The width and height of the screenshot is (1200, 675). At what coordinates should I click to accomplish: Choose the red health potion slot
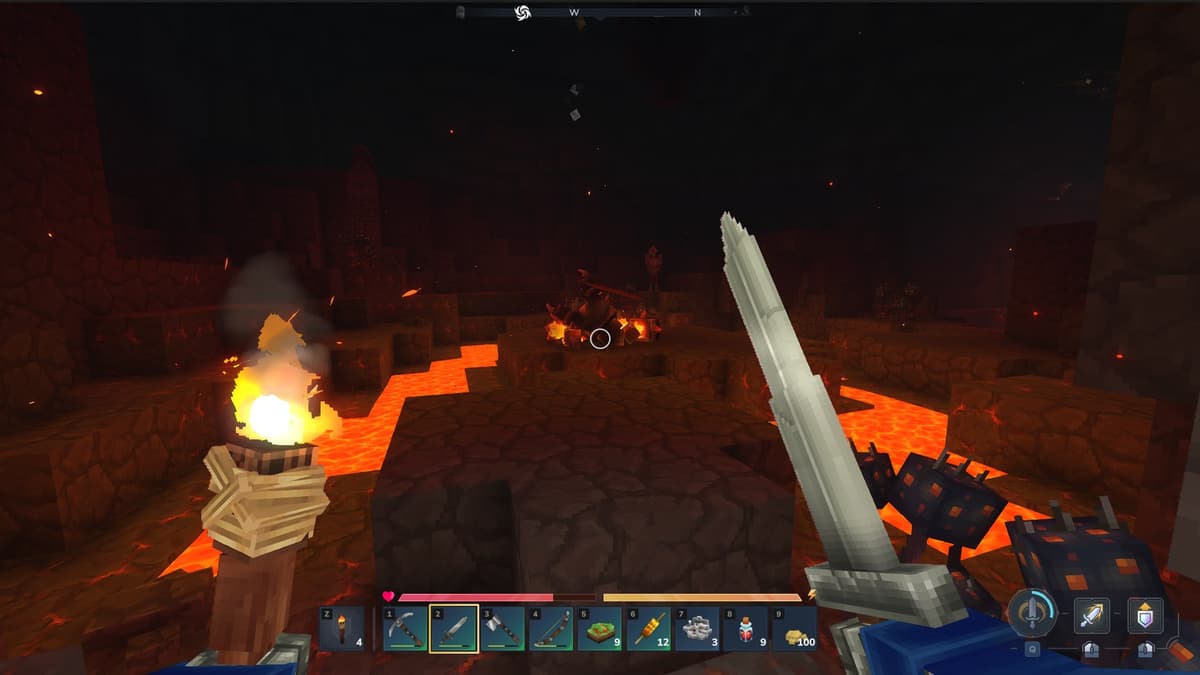[x=746, y=629]
